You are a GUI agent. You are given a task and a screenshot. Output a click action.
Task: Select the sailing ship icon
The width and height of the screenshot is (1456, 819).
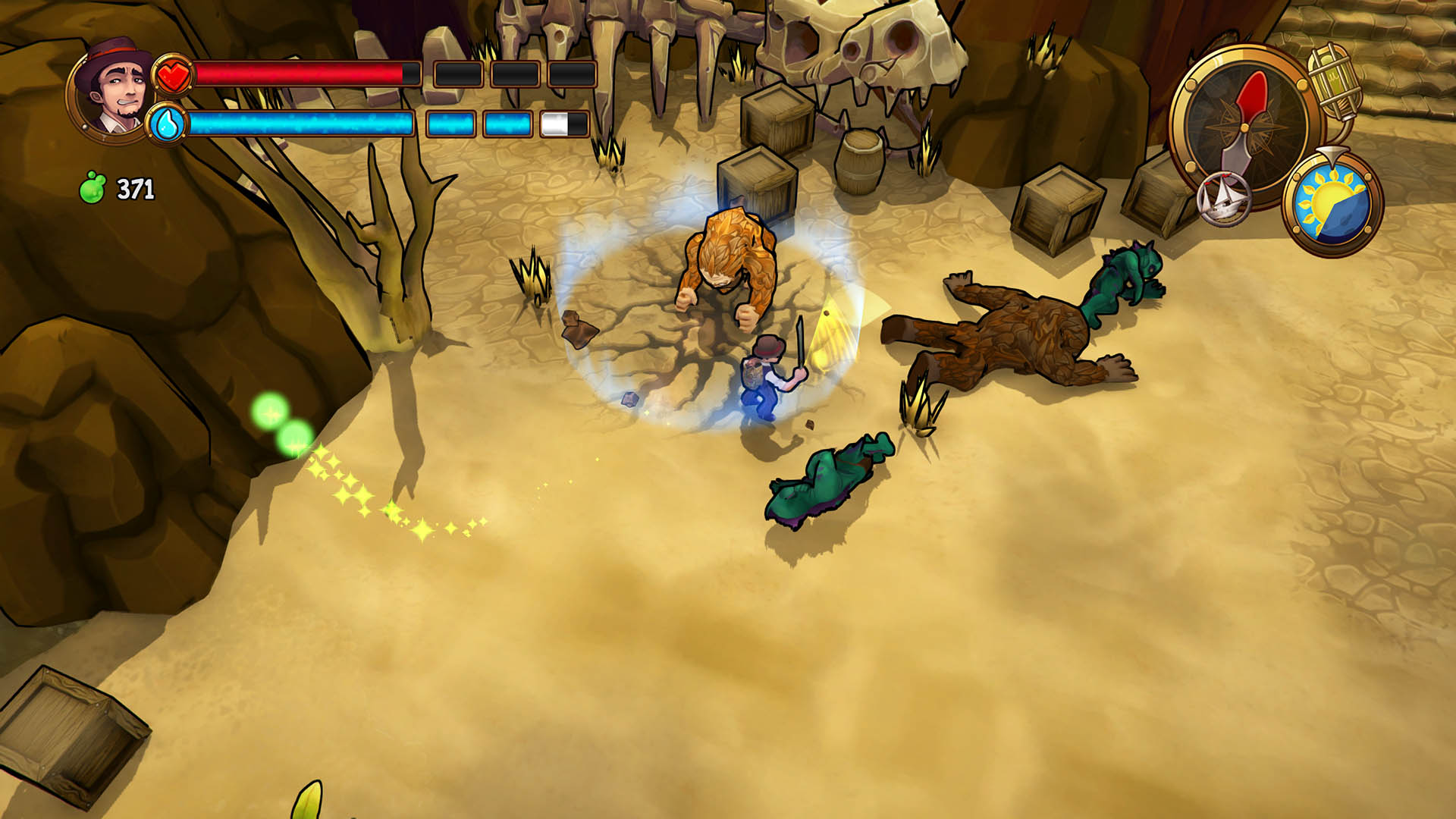pos(1223,199)
